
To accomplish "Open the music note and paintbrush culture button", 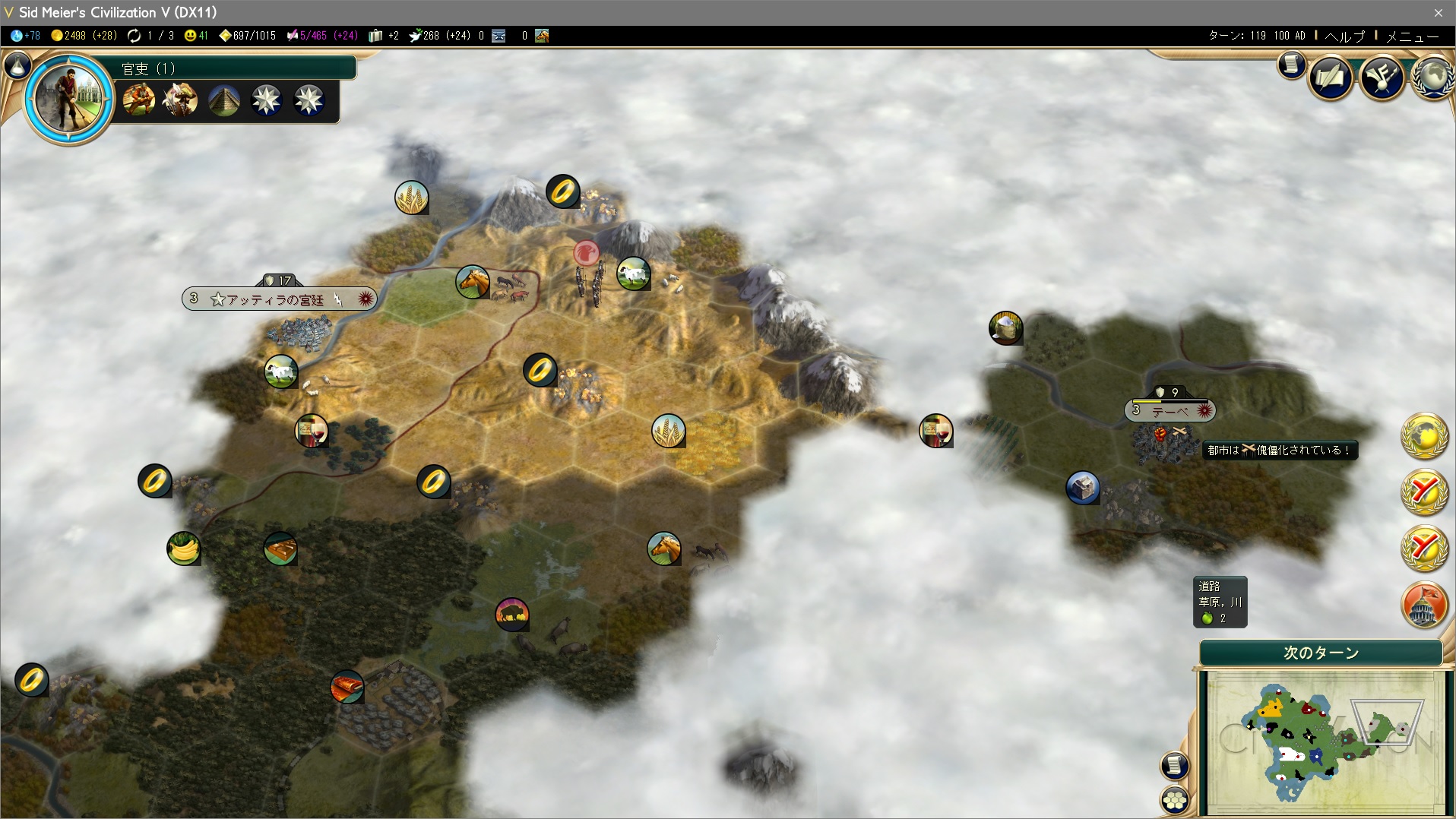I will click(1382, 77).
